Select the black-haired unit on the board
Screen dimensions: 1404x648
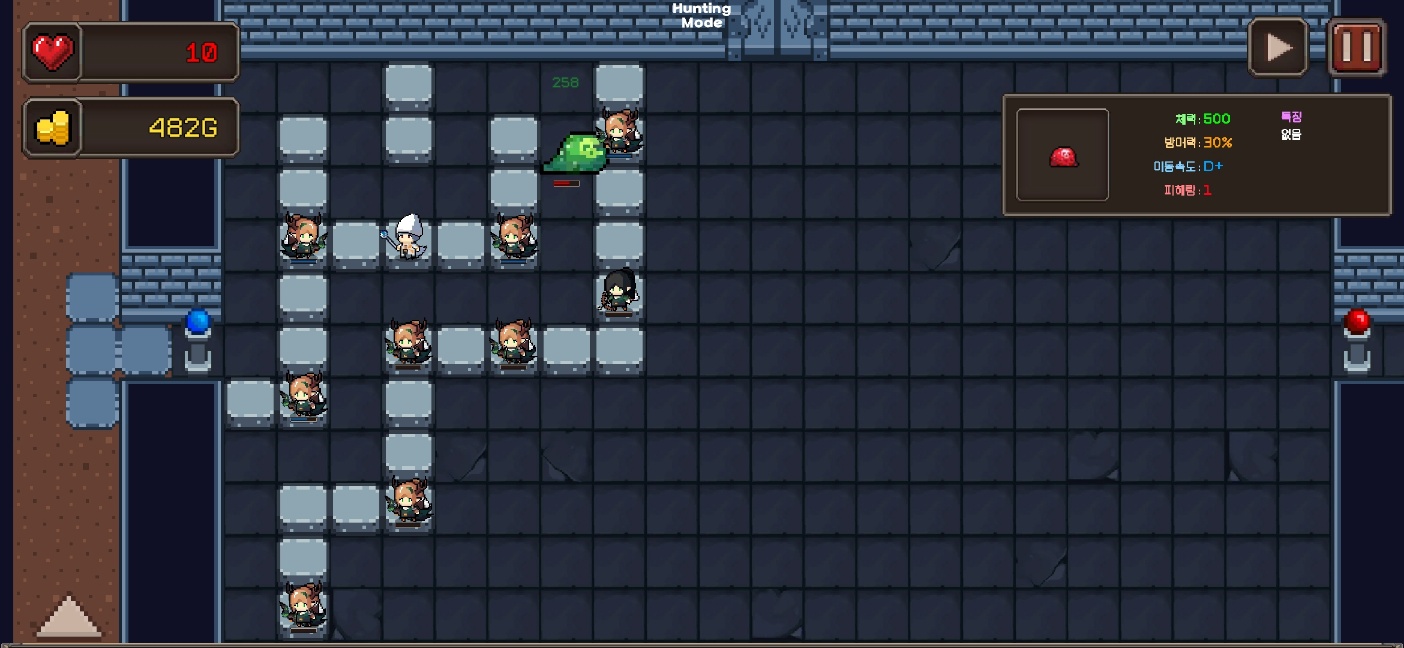pos(618,290)
